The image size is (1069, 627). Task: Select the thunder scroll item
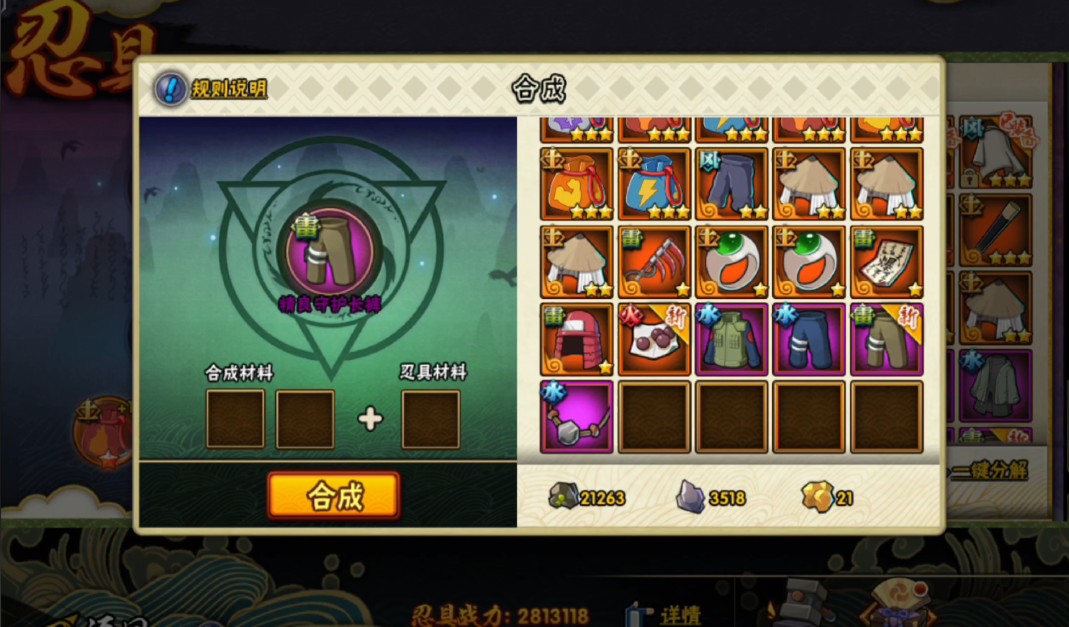click(x=886, y=261)
